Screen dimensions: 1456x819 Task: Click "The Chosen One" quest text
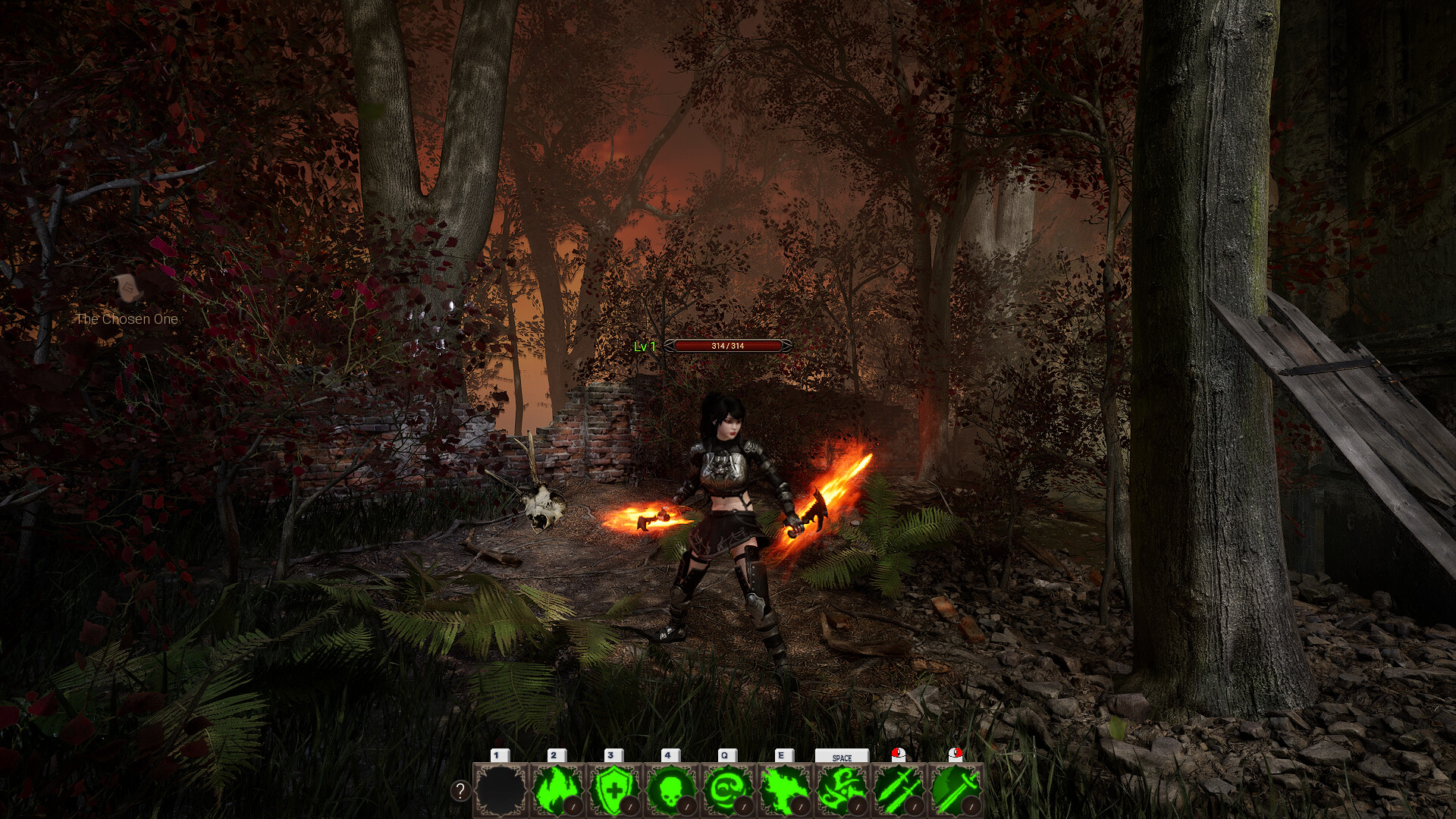[127, 318]
